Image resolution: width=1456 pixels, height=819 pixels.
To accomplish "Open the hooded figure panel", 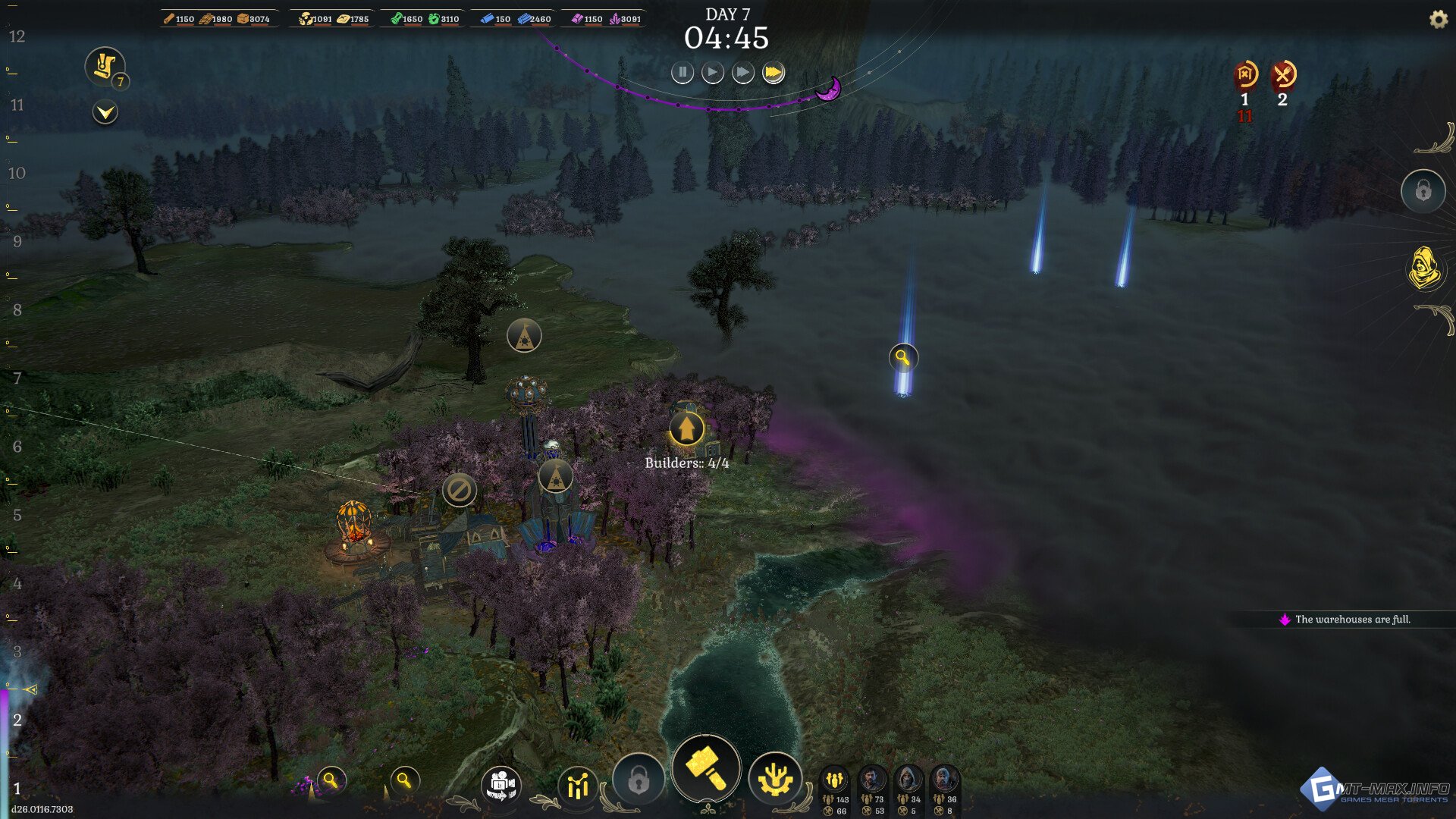I will [1423, 268].
